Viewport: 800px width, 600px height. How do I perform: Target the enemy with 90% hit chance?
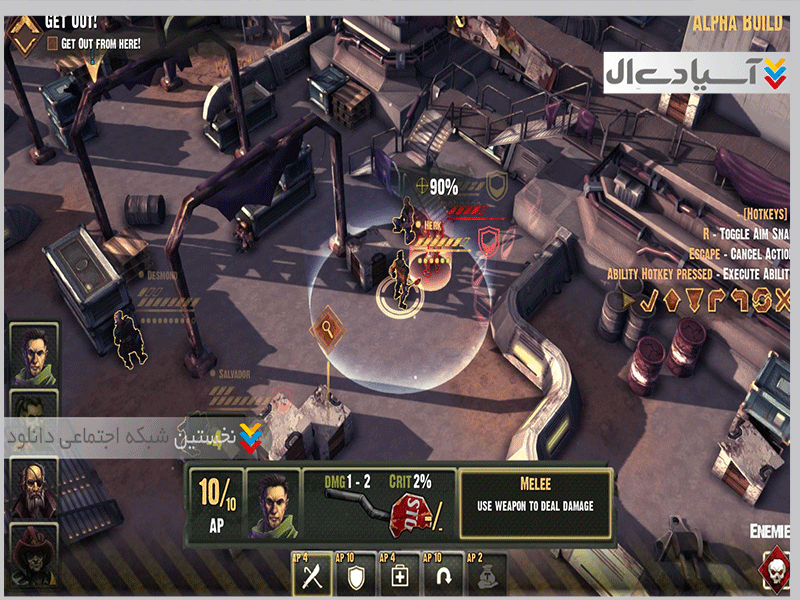click(407, 217)
